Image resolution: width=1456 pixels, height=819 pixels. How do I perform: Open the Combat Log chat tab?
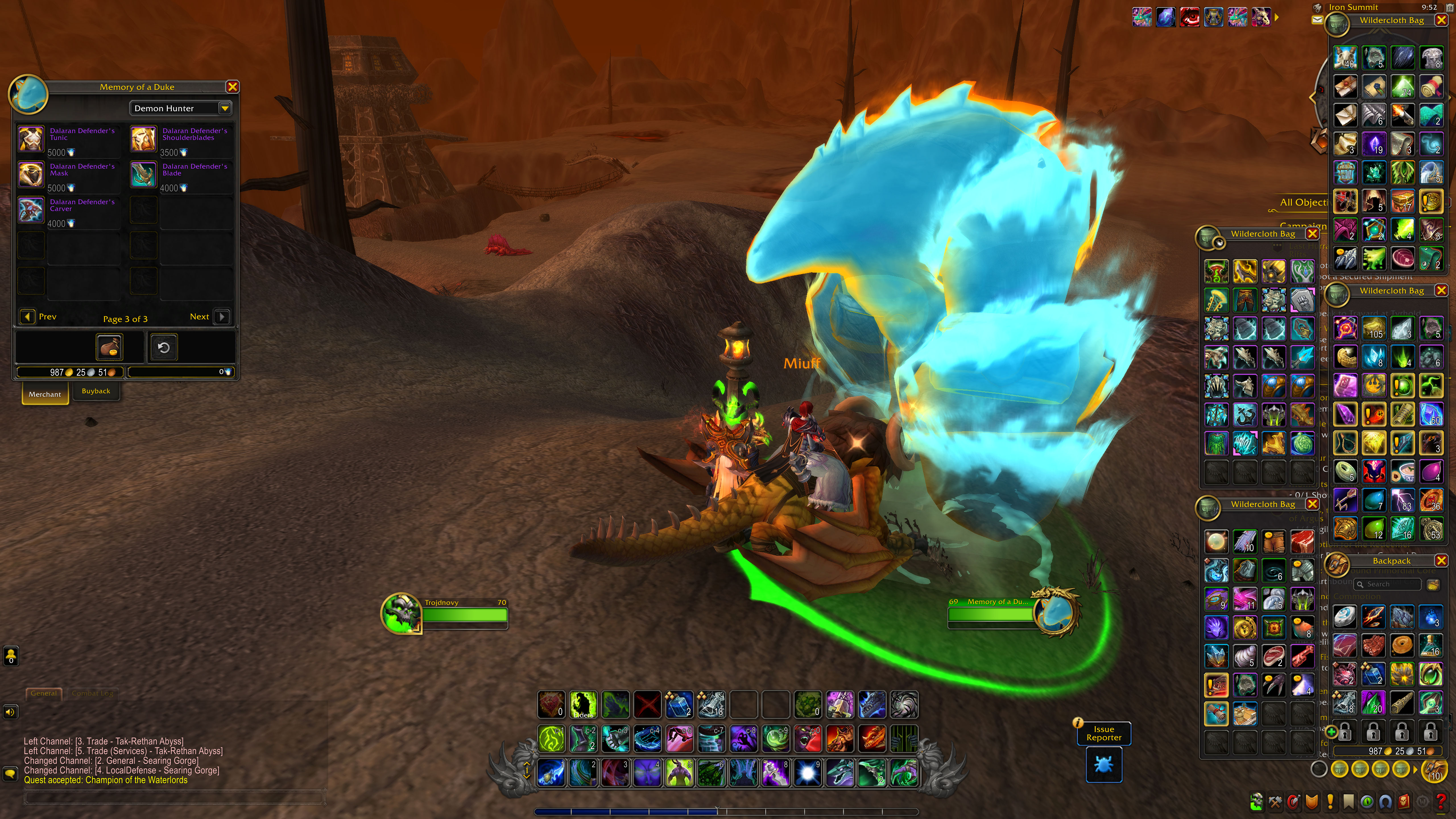pos(92,694)
